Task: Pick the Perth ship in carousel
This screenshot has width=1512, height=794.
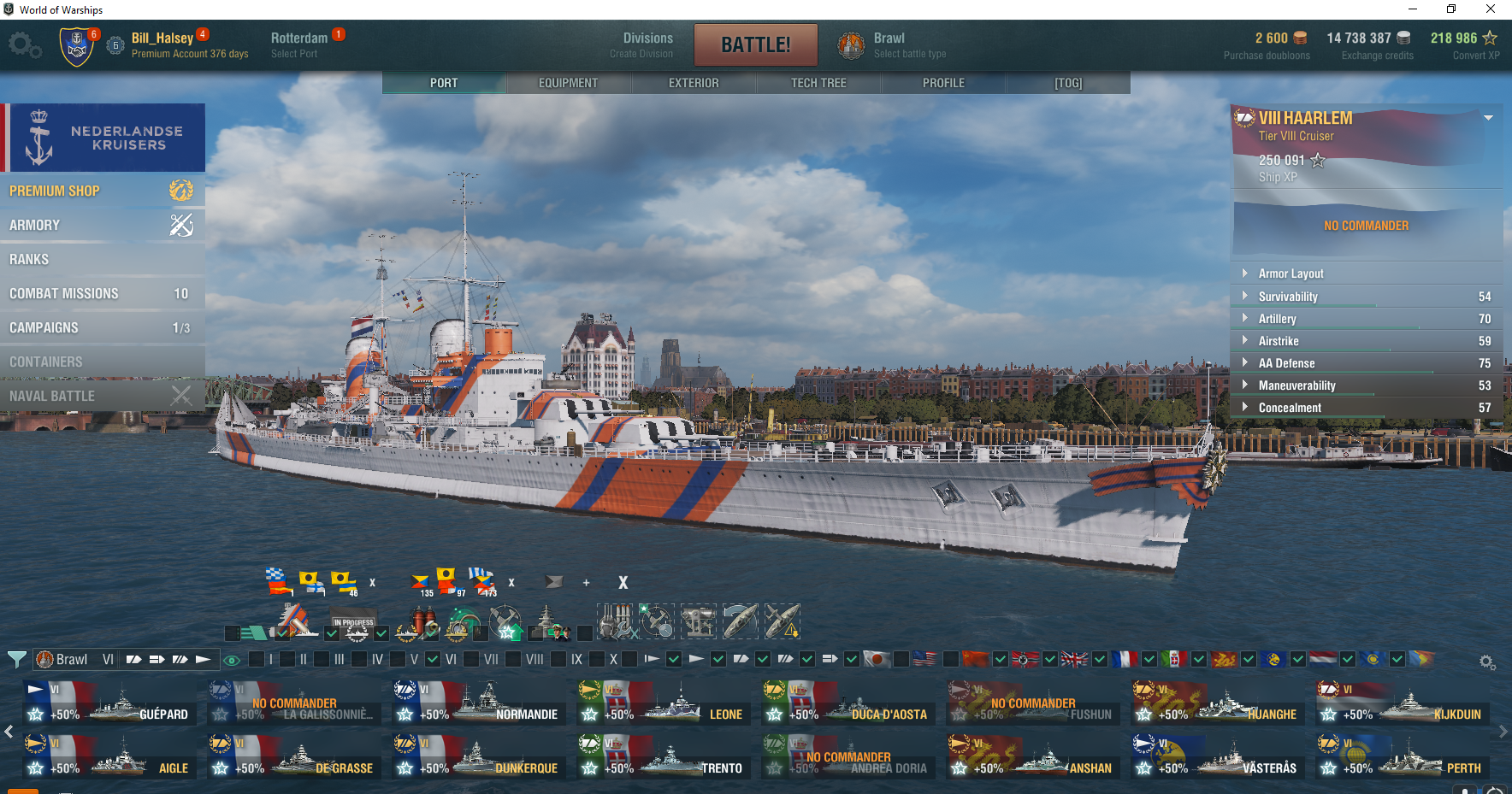Action: coord(1403,757)
